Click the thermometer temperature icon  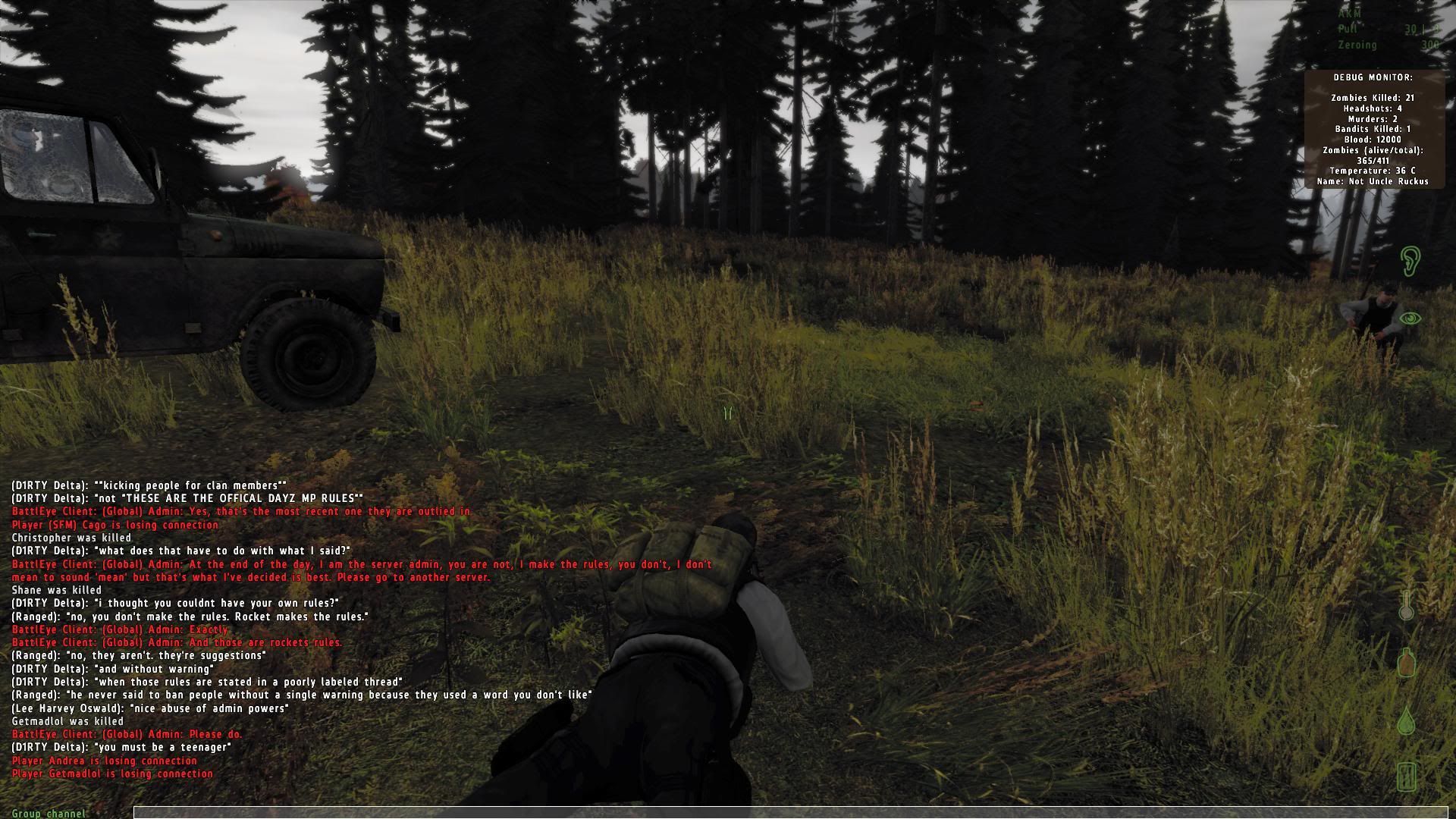click(x=1407, y=606)
